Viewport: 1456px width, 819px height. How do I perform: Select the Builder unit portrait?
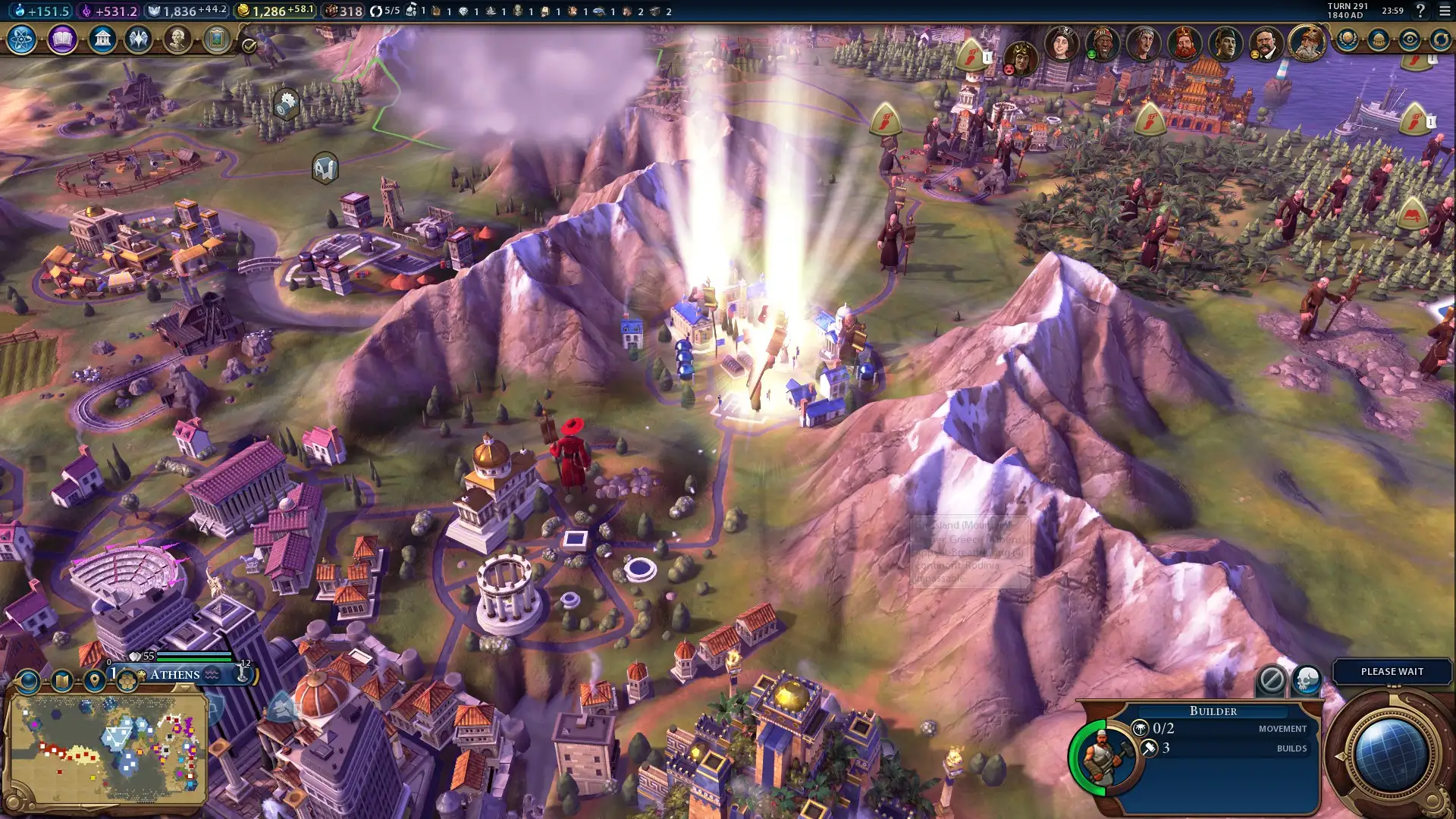click(x=1103, y=756)
